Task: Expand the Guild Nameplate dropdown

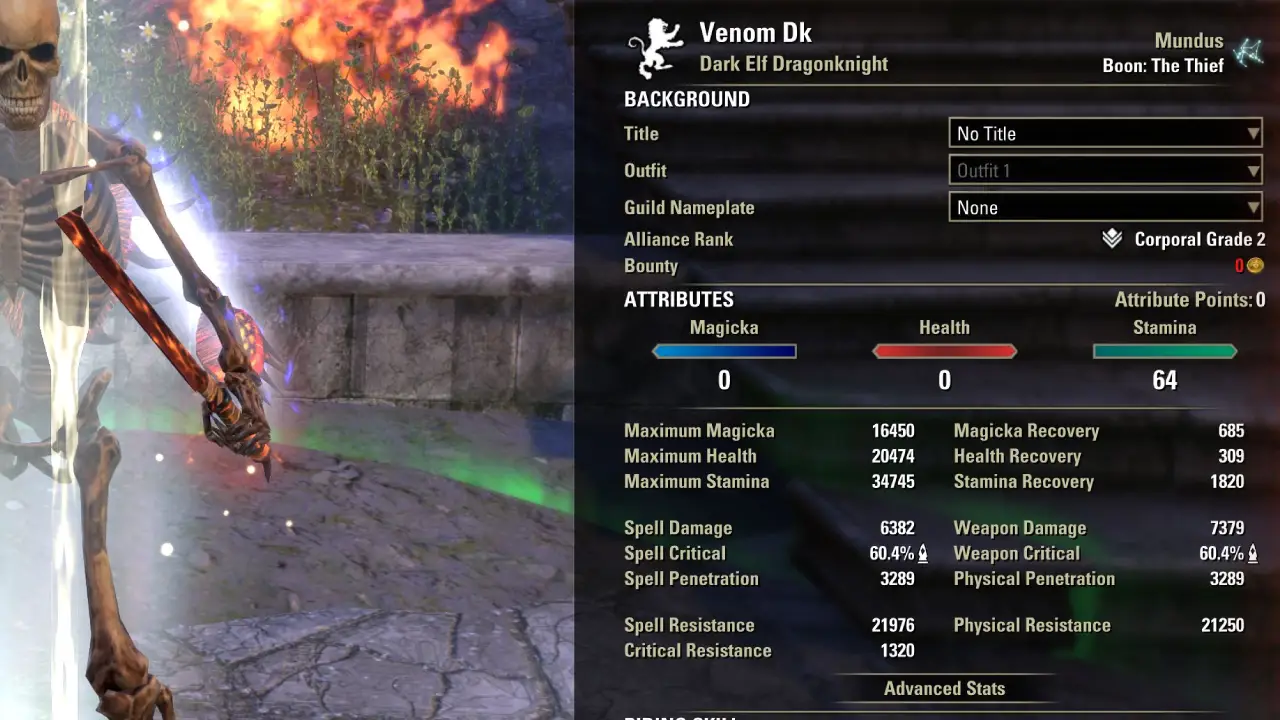Action: (x=1105, y=208)
